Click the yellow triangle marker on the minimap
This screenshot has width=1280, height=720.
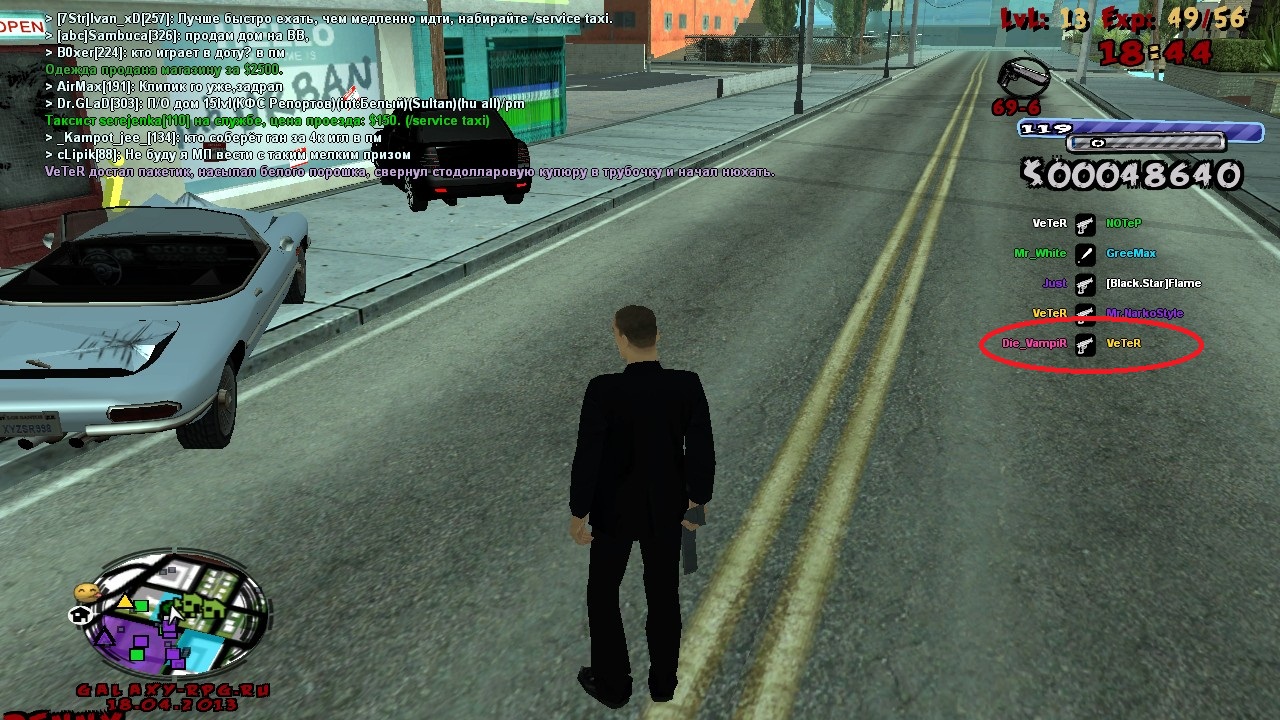click(x=124, y=602)
